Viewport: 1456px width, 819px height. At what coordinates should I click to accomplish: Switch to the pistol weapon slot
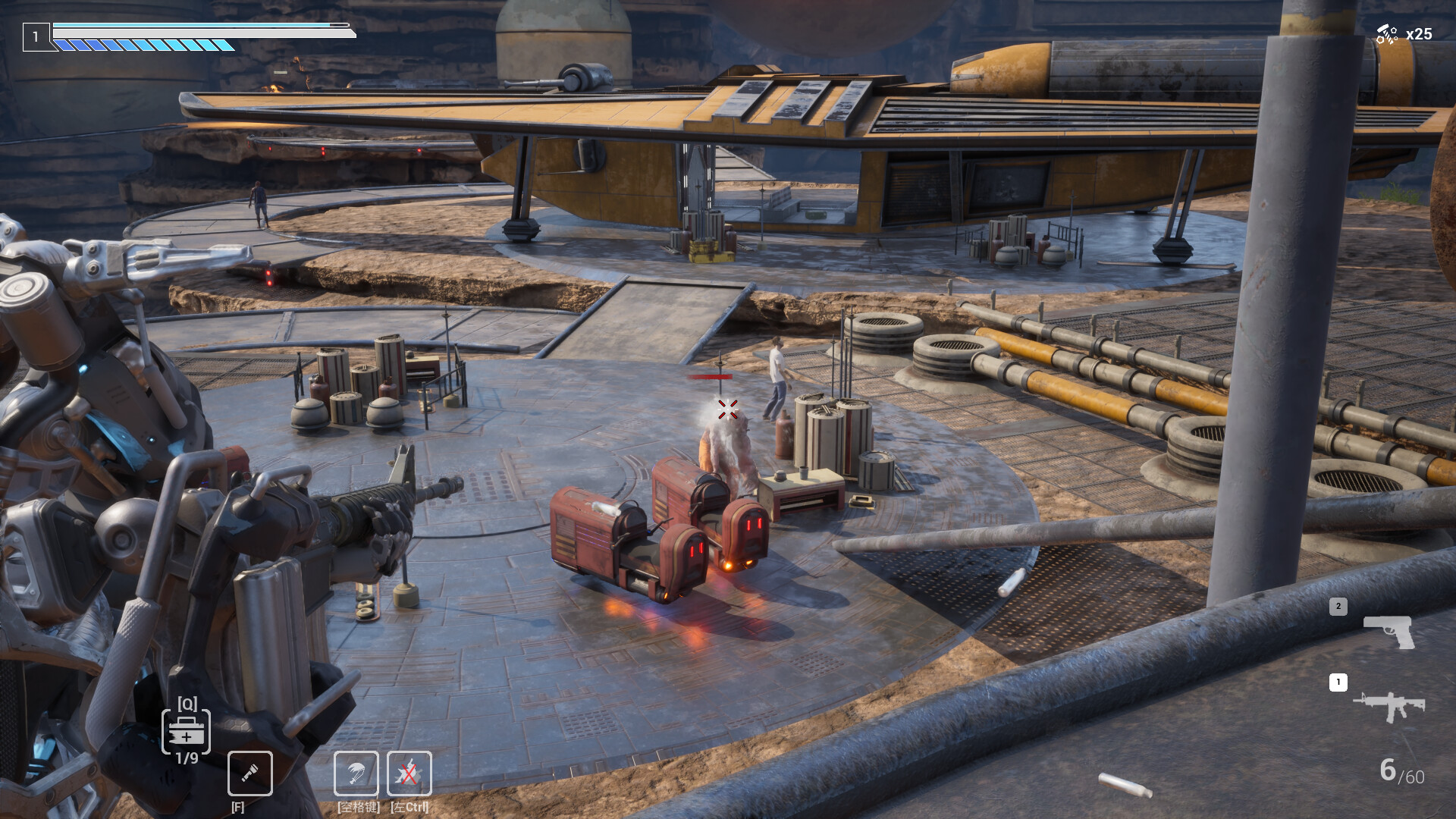click(x=1389, y=631)
